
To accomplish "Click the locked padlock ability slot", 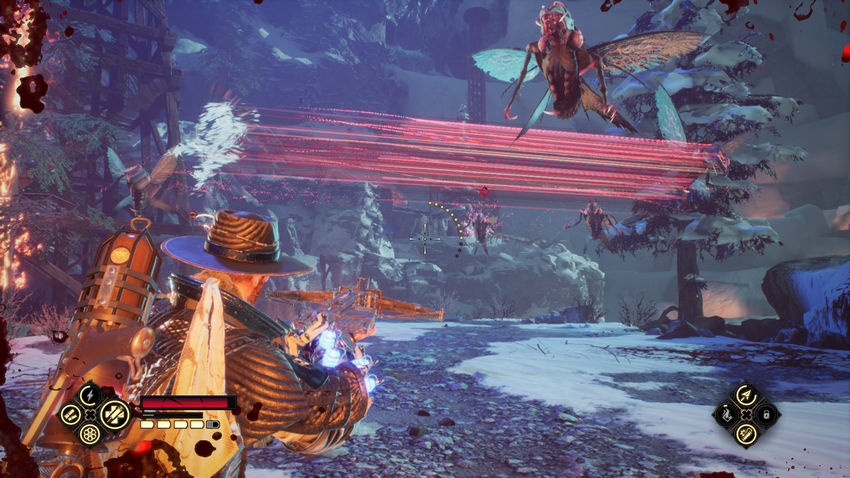I will (766, 413).
